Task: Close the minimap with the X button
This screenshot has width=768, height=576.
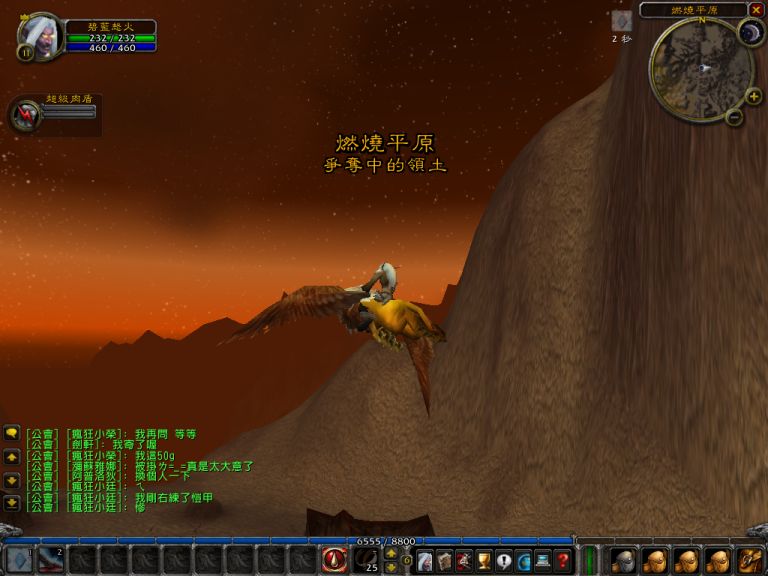Action: point(756,10)
